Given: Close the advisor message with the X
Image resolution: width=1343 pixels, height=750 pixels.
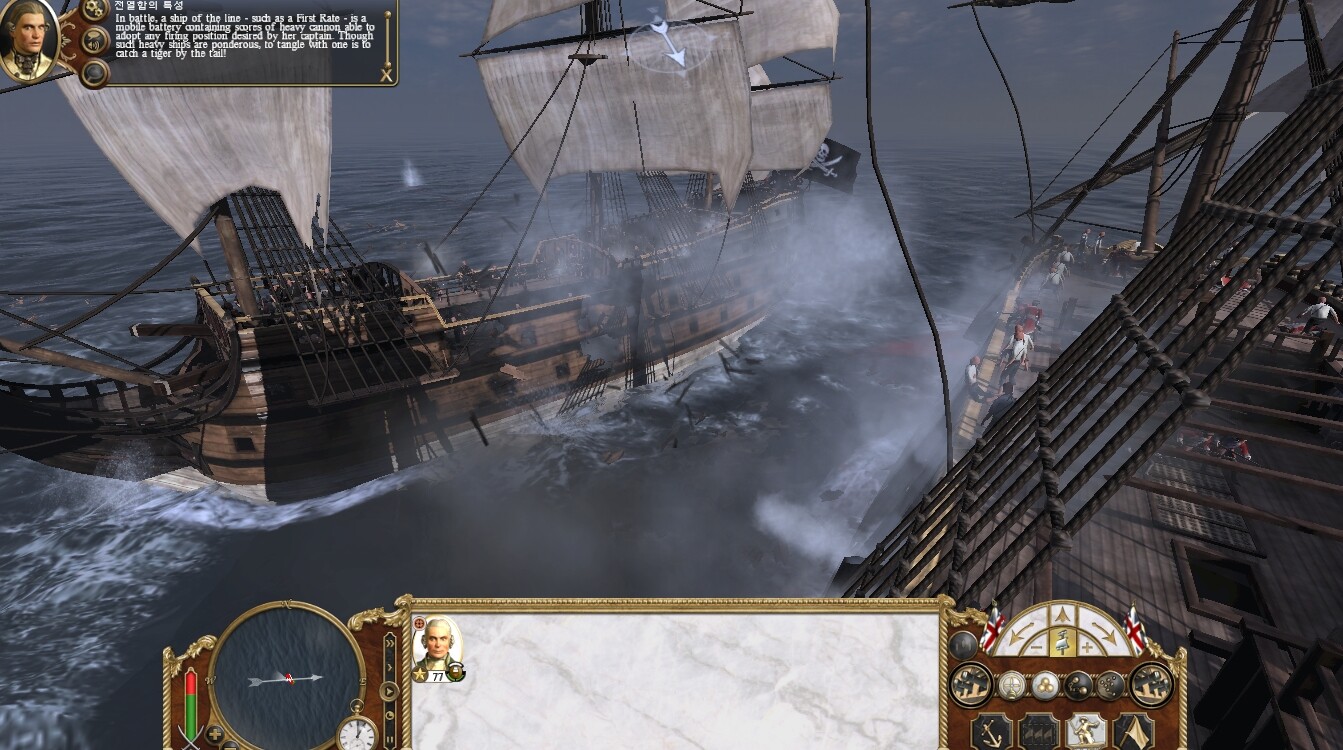Looking at the screenshot, I should (x=386, y=74).
